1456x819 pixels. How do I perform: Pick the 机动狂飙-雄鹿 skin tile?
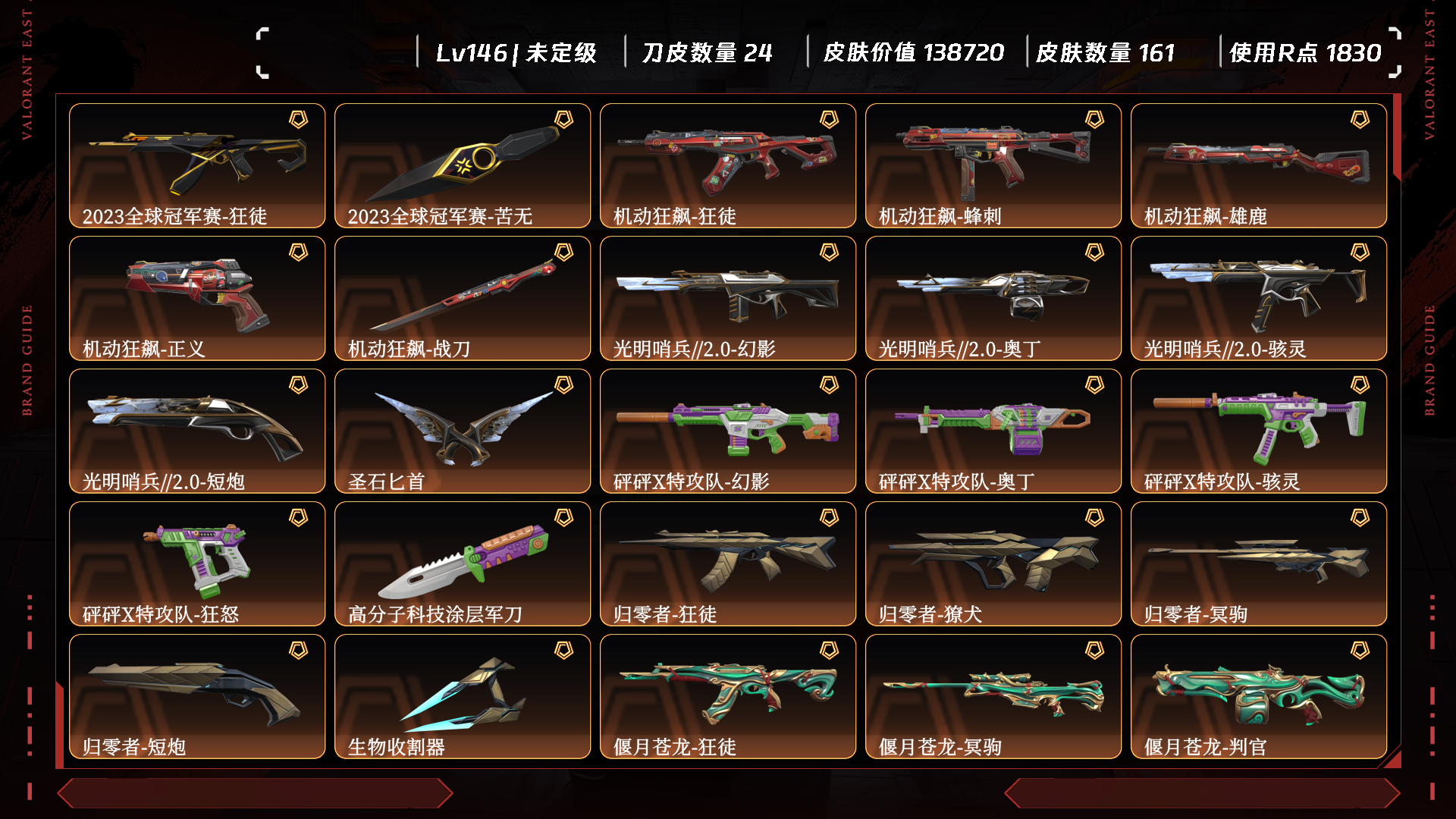[x=1259, y=165]
